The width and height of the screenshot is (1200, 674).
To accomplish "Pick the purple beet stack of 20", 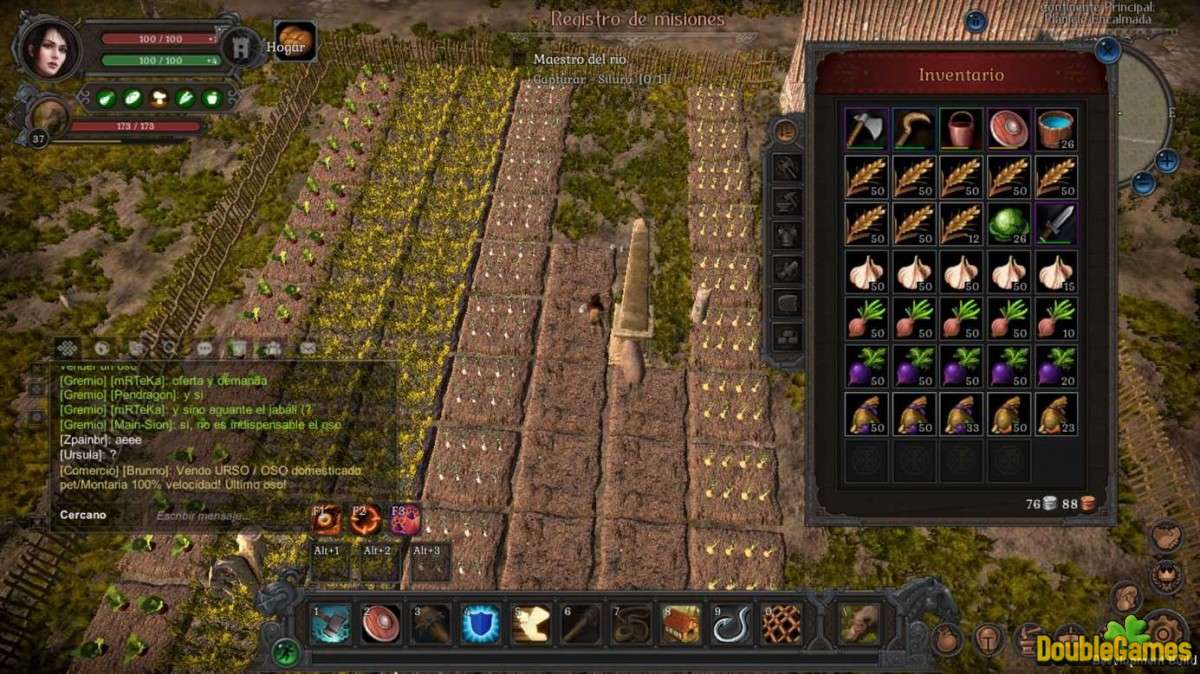I will click(x=1056, y=364).
